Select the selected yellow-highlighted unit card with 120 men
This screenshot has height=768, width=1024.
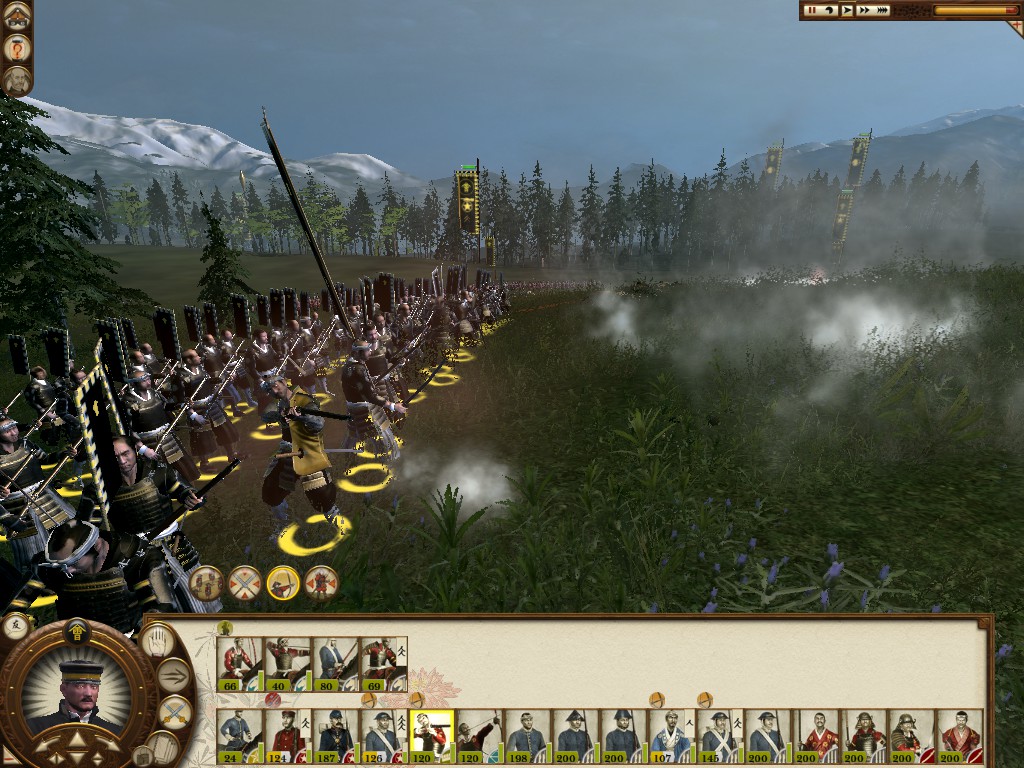432,736
